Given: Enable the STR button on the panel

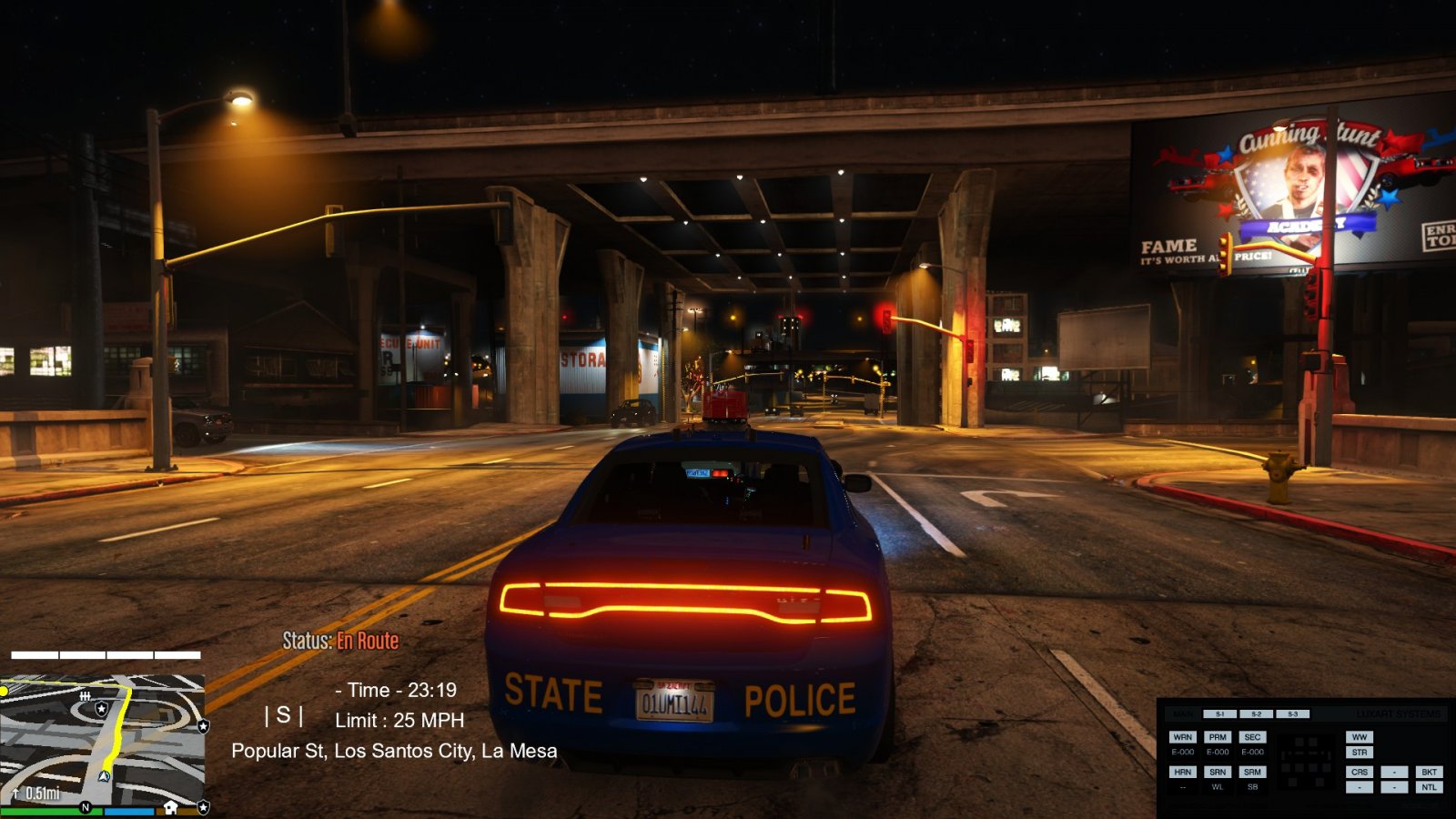Looking at the screenshot, I should tap(1360, 753).
